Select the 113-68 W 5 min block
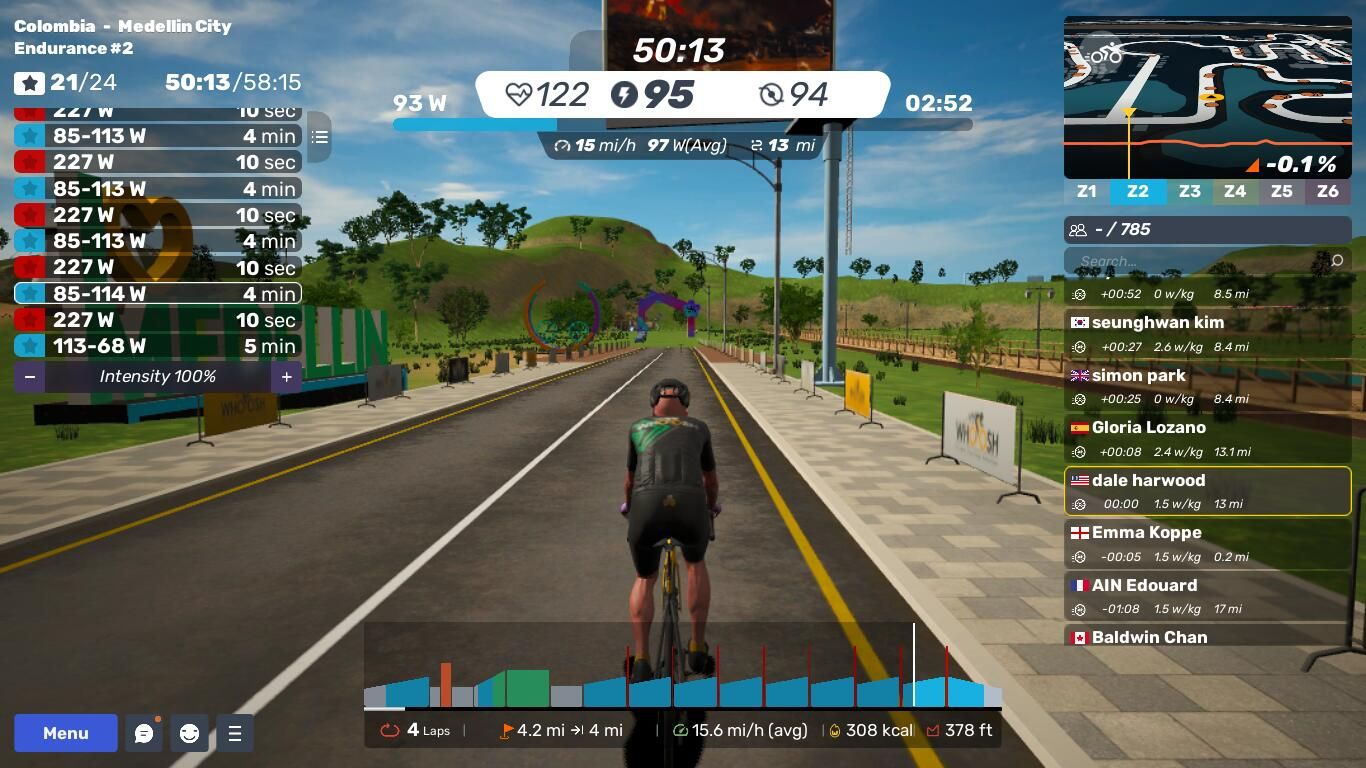The width and height of the screenshot is (1366, 768). click(157, 346)
